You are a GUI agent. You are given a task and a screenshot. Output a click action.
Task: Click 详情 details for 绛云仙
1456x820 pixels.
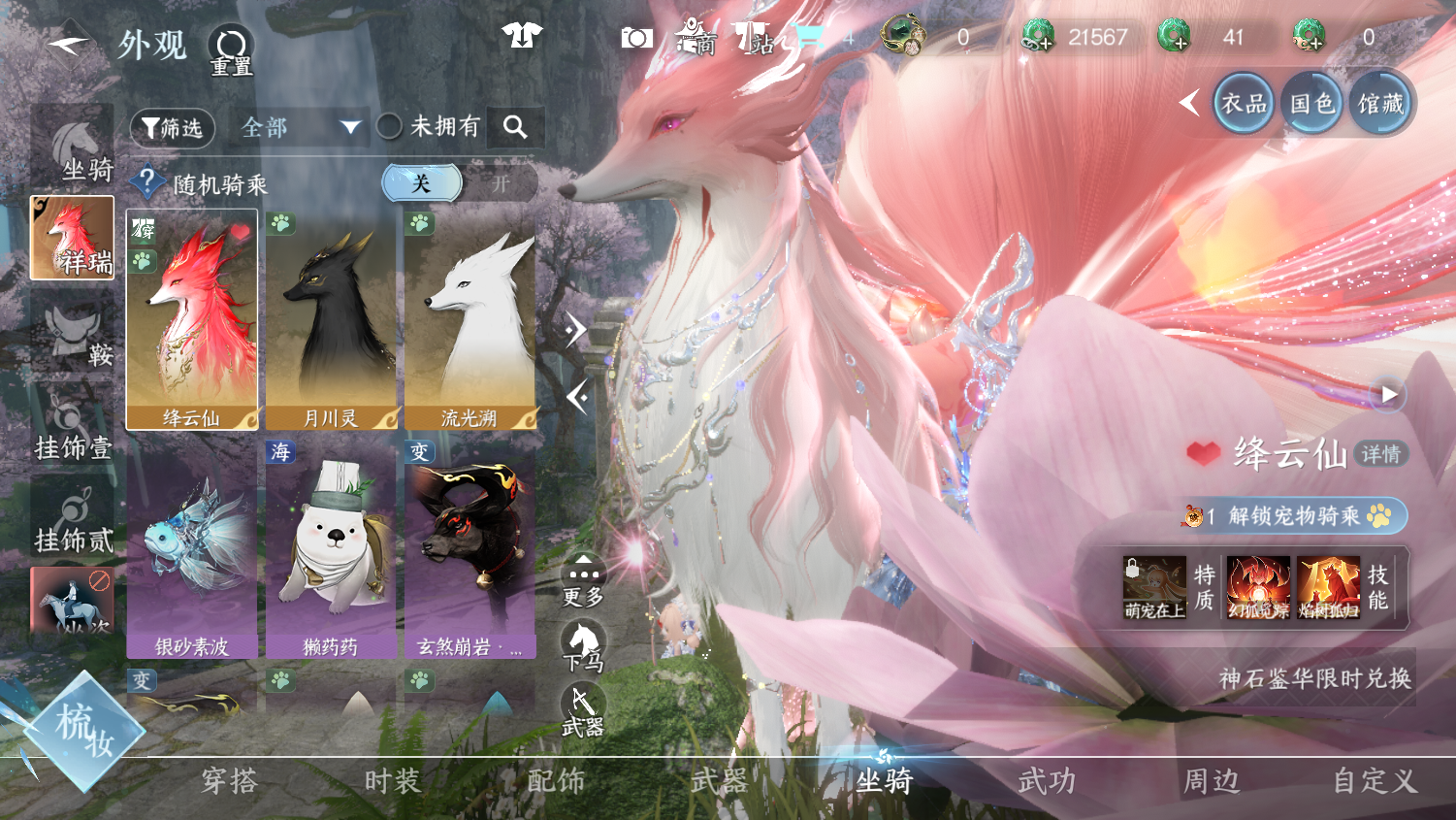(1380, 454)
